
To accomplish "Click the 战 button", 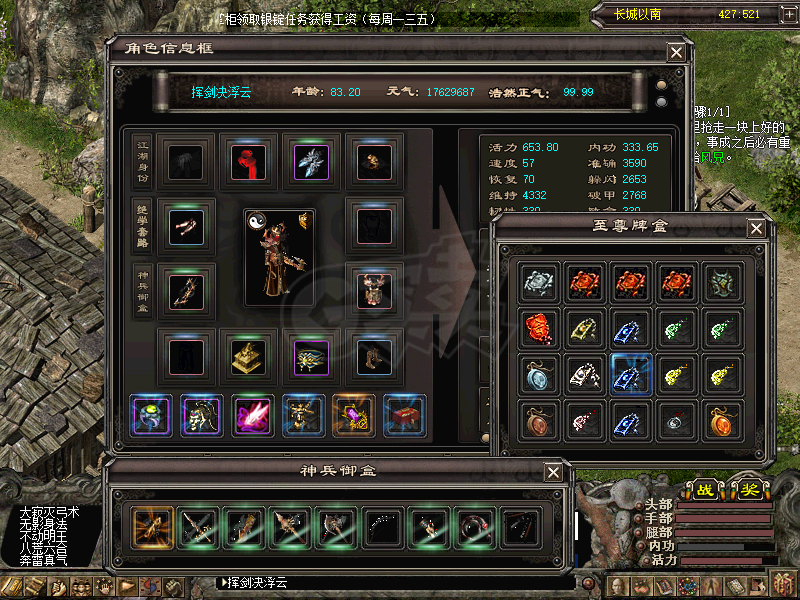I will click(706, 491).
